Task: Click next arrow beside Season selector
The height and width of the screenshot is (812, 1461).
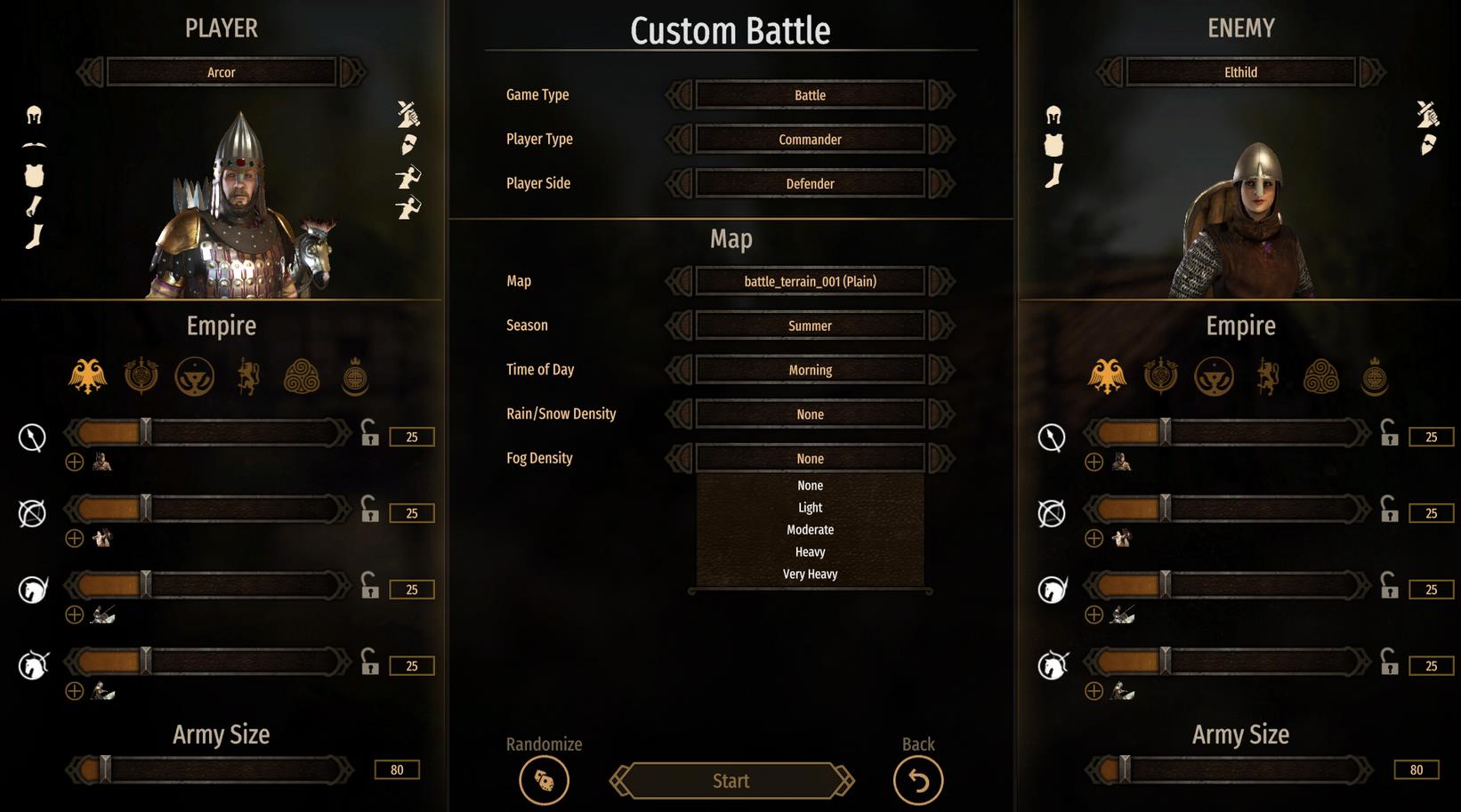Action: [941, 326]
